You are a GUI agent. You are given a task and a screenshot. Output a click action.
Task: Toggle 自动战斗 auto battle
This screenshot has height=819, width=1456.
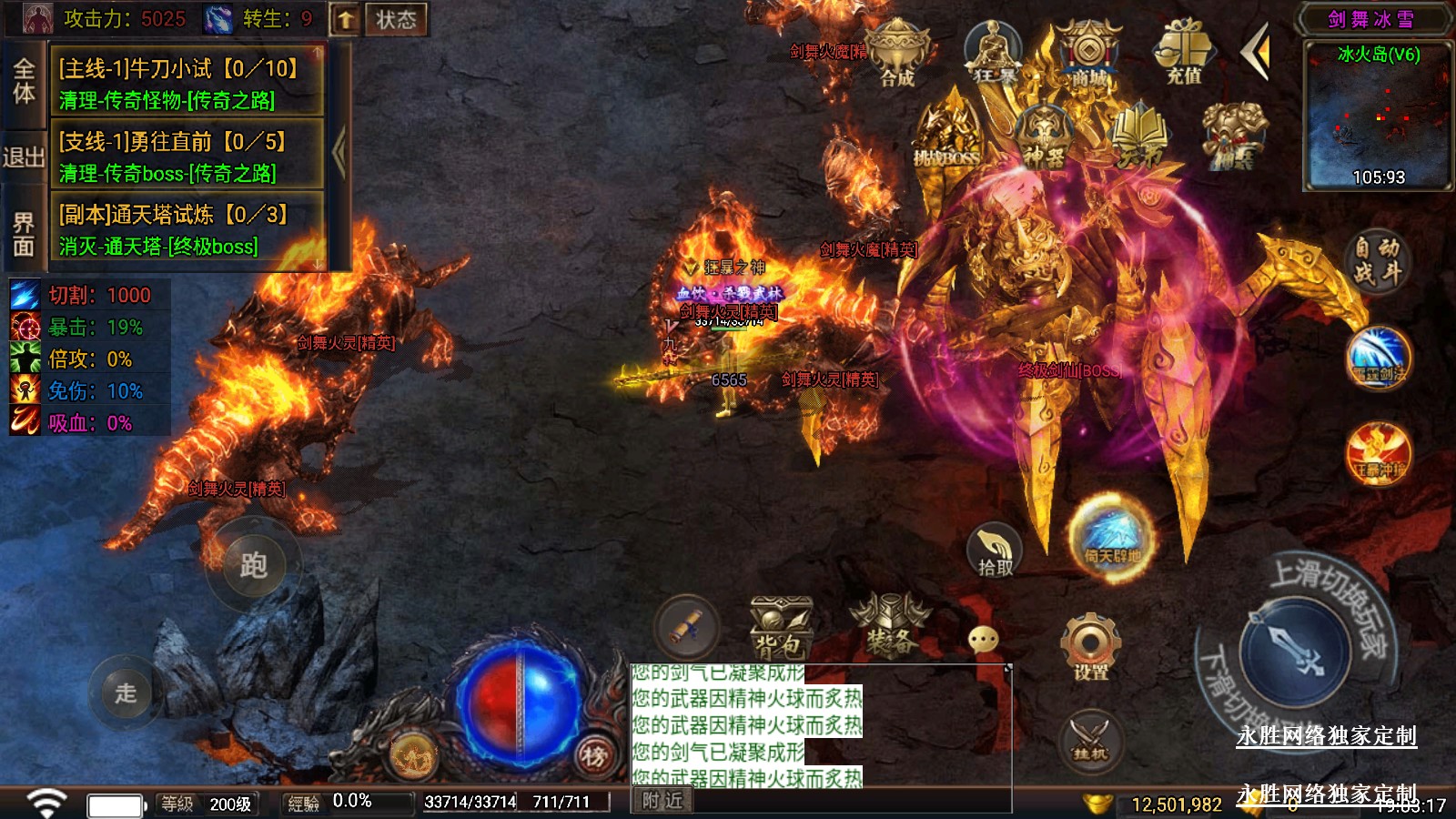tap(1376, 260)
